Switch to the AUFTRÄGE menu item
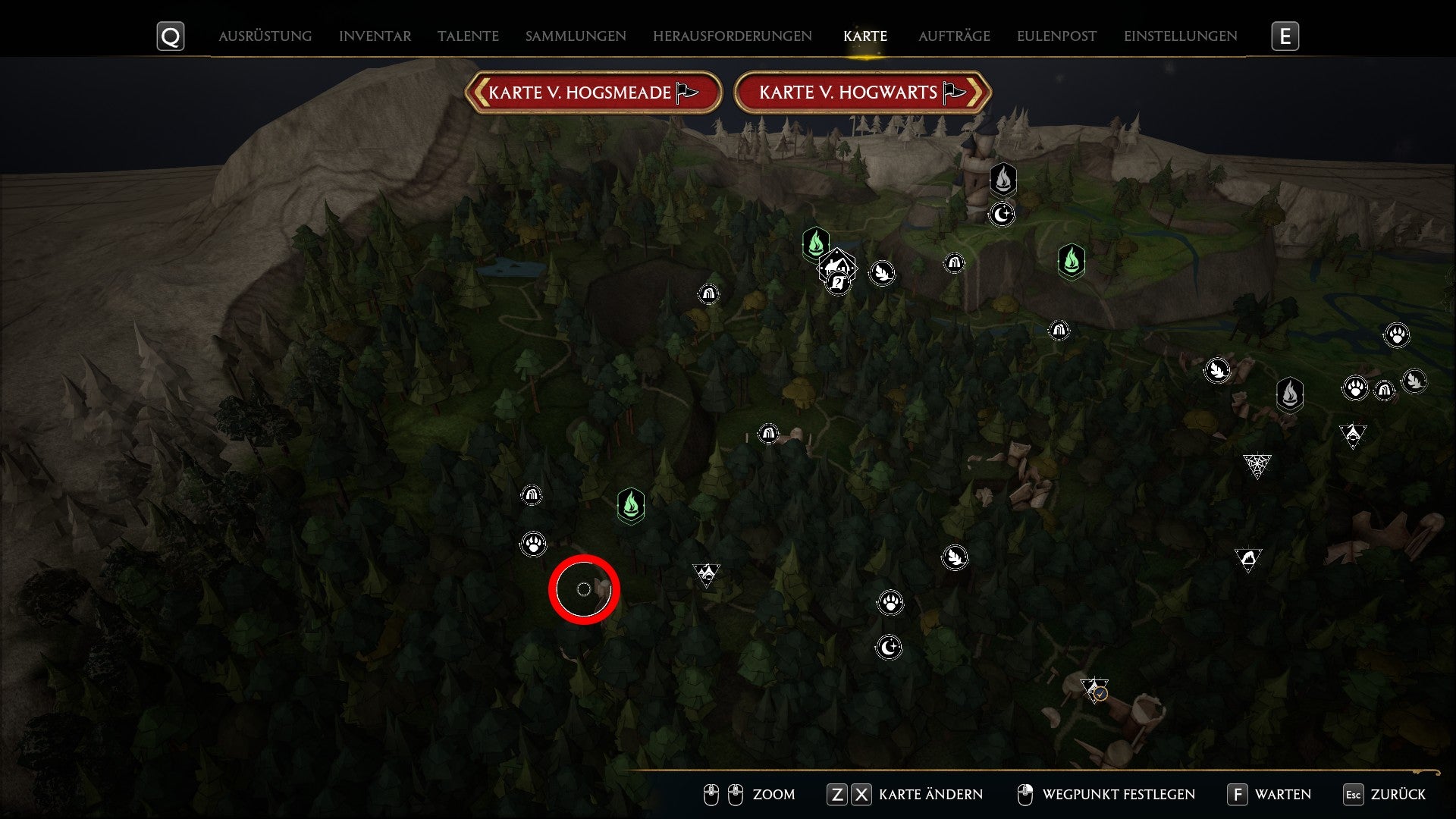 coord(954,35)
